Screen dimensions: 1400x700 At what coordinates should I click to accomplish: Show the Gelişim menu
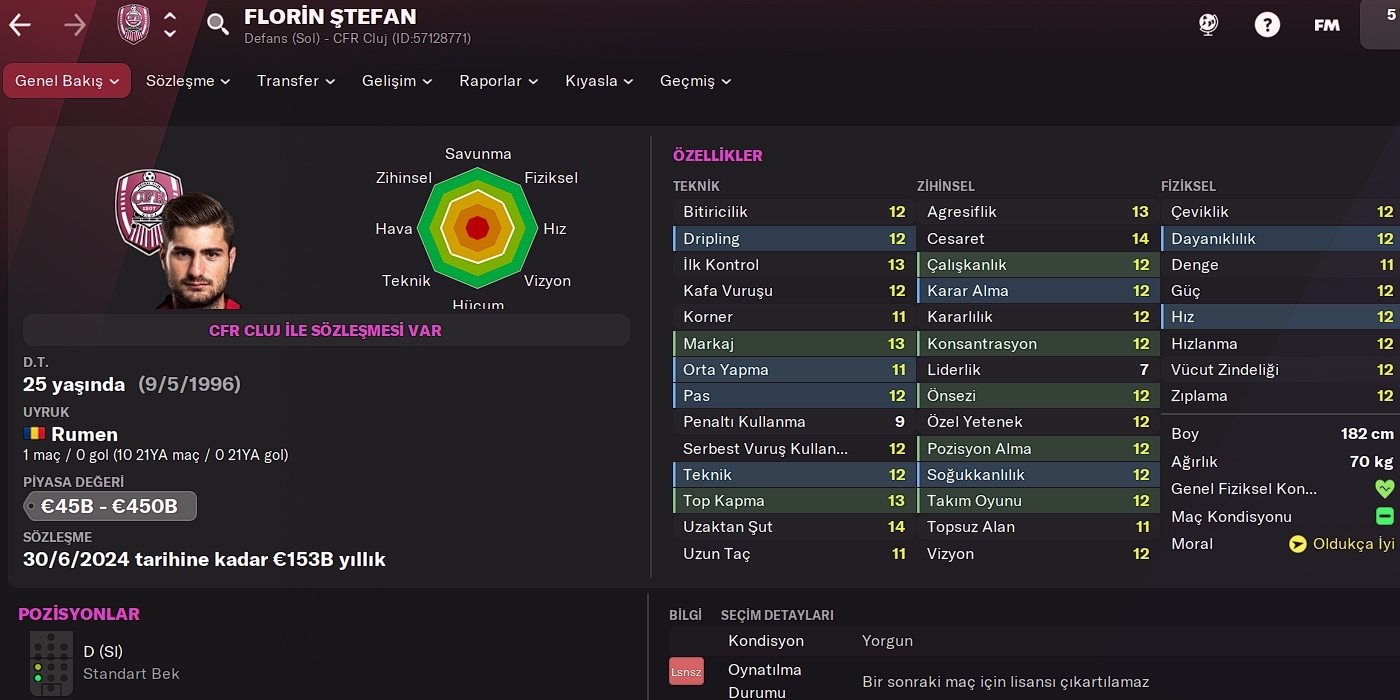pyautogui.click(x=397, y=81)
